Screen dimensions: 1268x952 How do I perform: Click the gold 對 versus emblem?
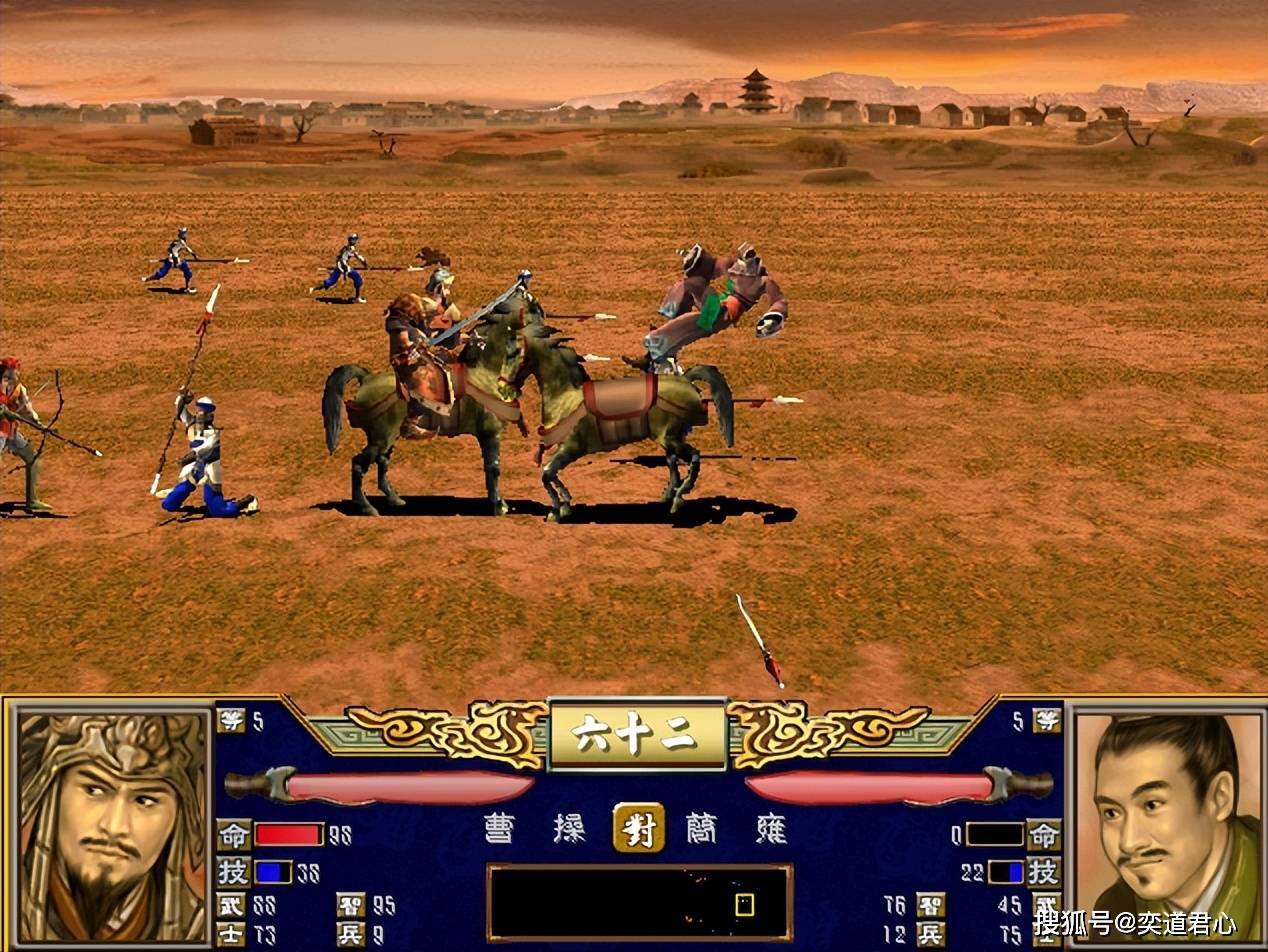tap(639, 828)
